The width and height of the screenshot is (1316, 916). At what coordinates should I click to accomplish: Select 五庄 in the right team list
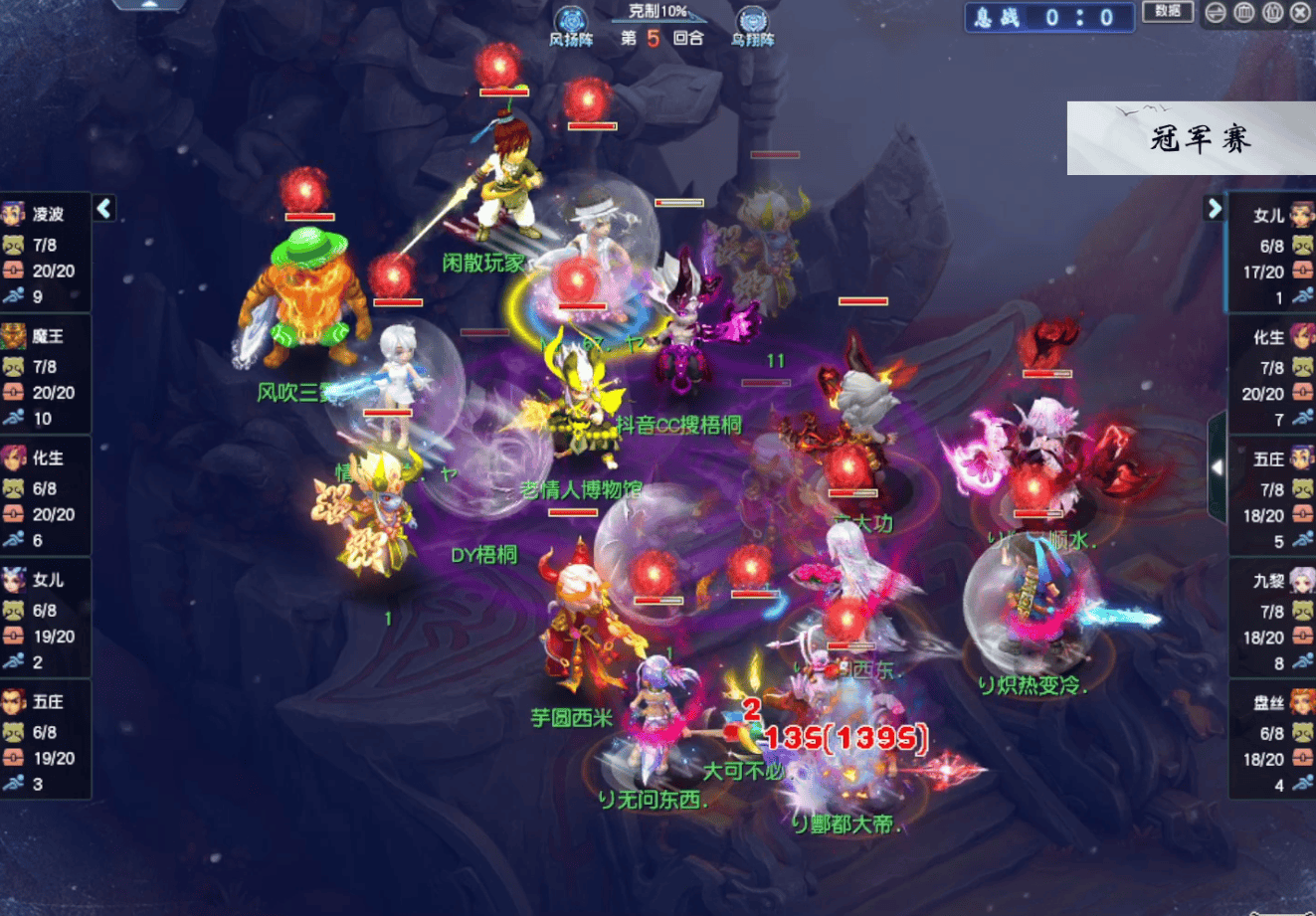[x=1271, y=459]
